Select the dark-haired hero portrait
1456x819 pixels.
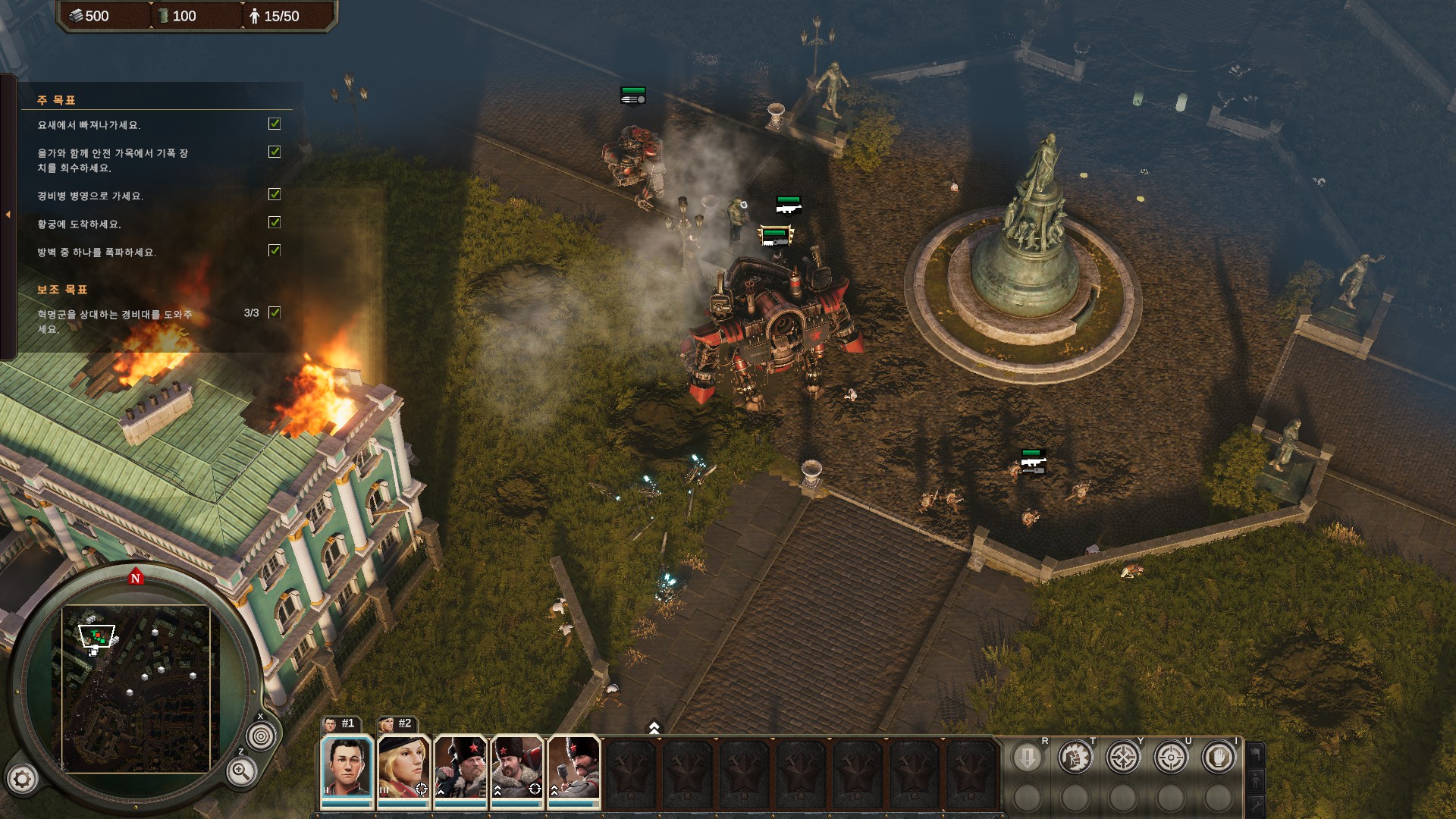click(347, 767)
